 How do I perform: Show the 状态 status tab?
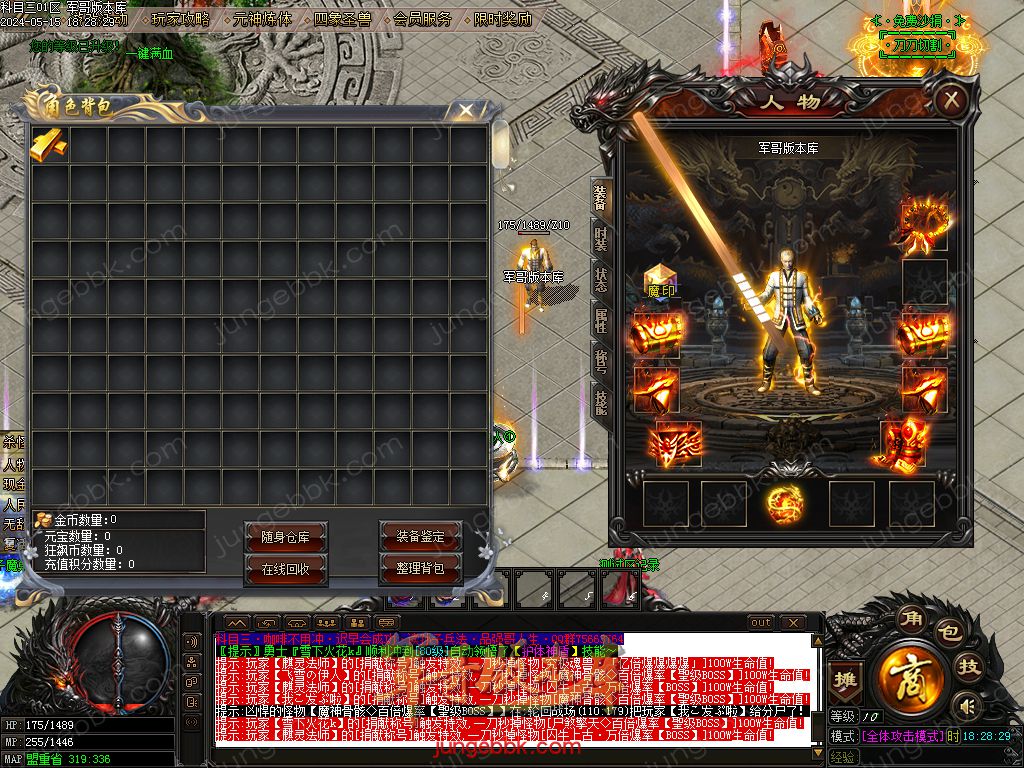coord(600,279)
